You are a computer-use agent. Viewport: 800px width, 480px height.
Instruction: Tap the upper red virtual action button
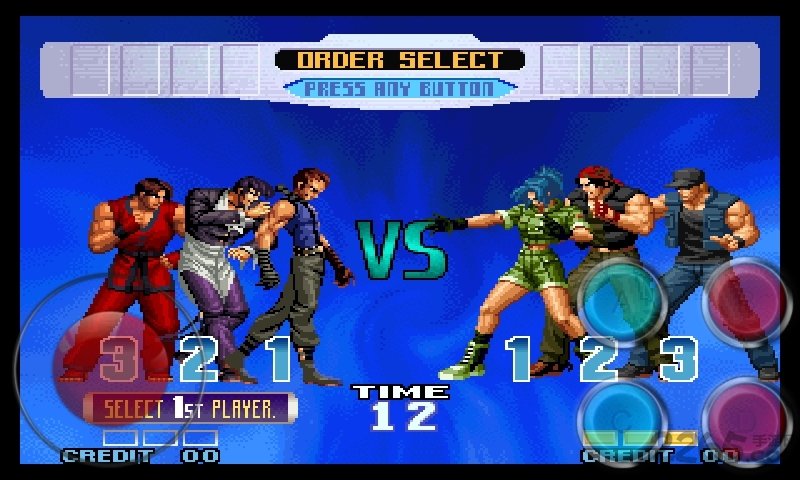(747, 297)
